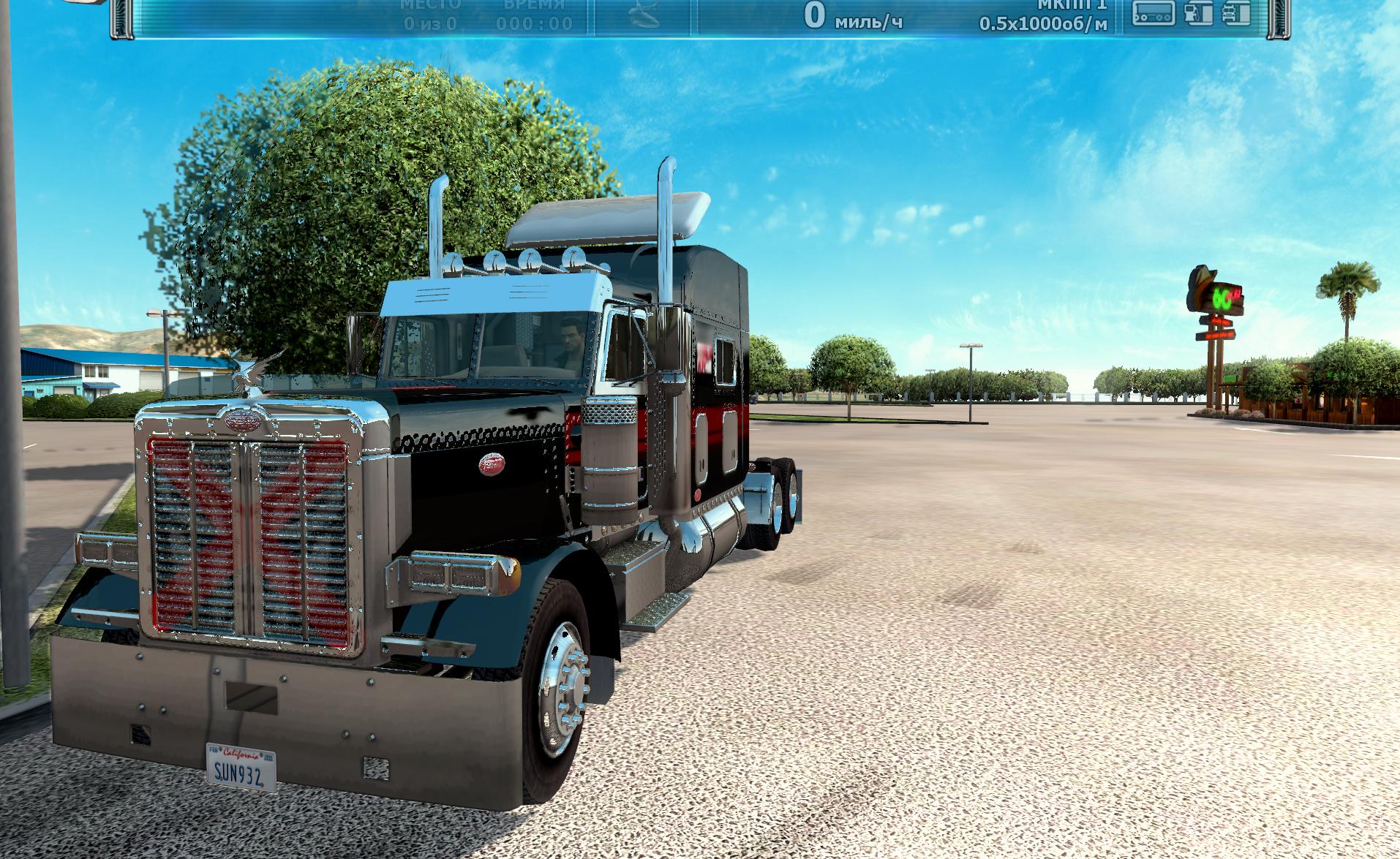Check the truck condition icon
Viewport: 1400px width, 859px height.
(1236, 13)
